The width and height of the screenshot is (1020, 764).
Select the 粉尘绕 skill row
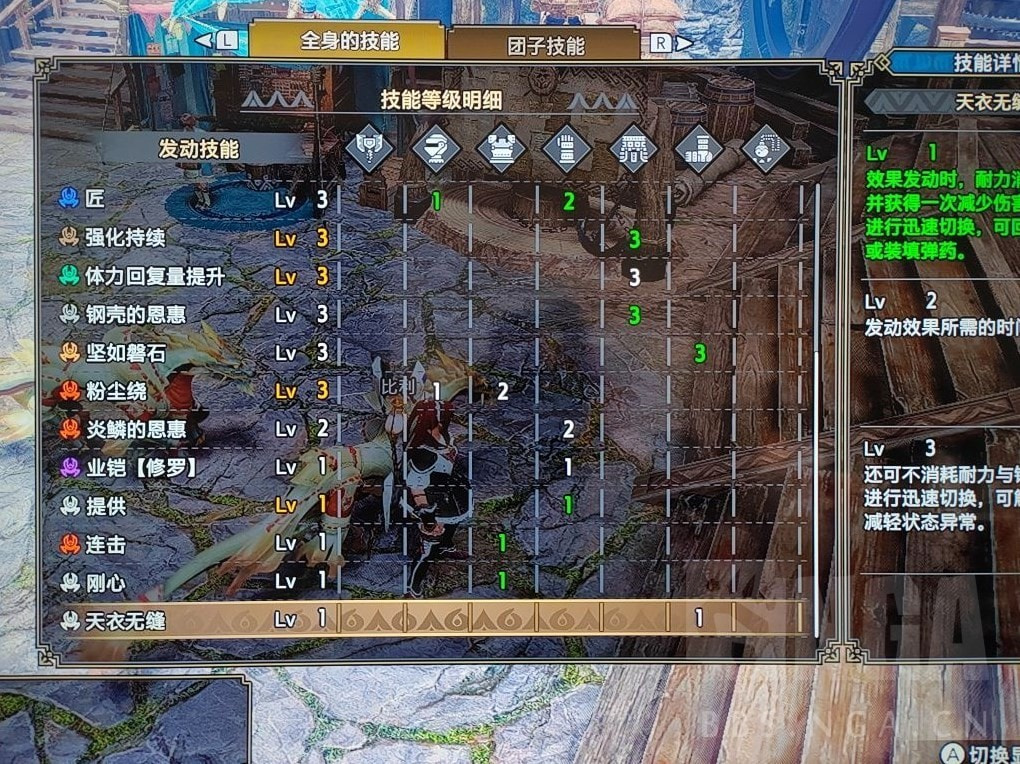click(x=115, y=391)
